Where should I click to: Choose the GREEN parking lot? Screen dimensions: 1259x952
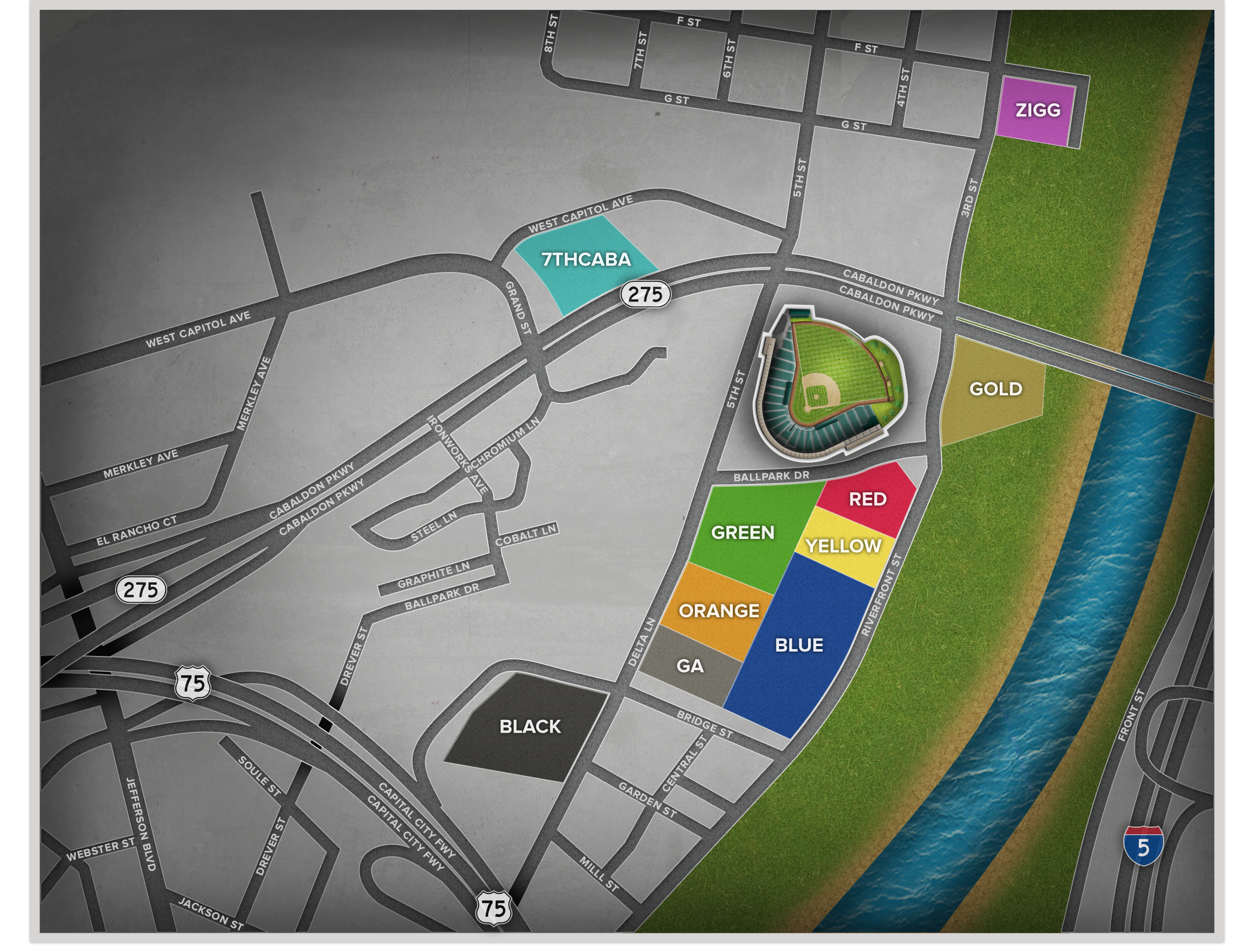tap(743, 533)
